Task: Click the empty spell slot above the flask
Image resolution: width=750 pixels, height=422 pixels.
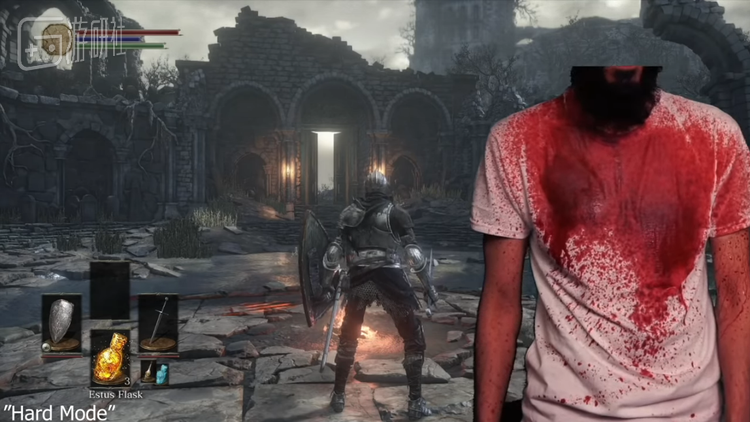Action: 110,288
